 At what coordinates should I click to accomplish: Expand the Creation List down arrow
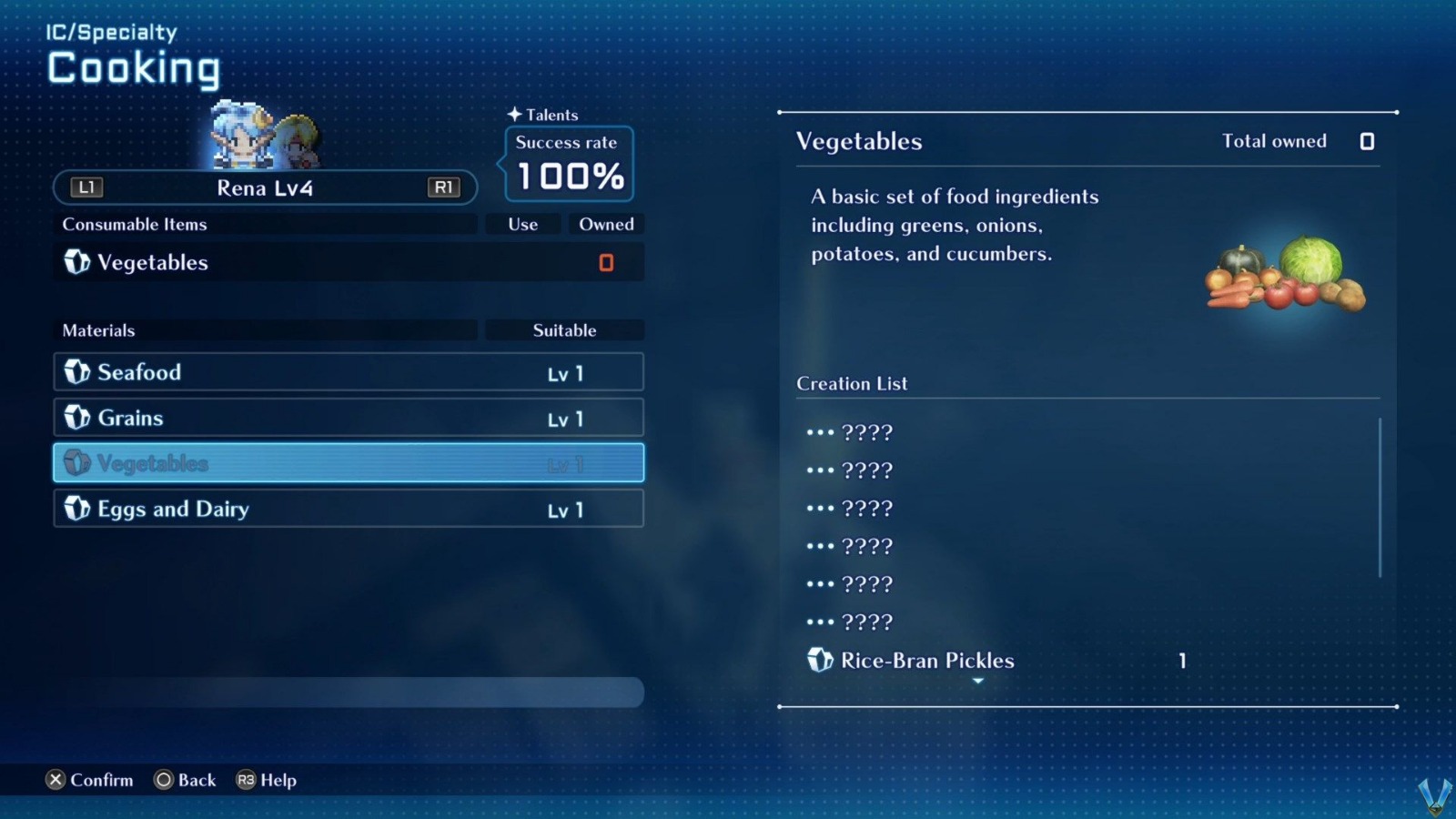pos(978,680)
